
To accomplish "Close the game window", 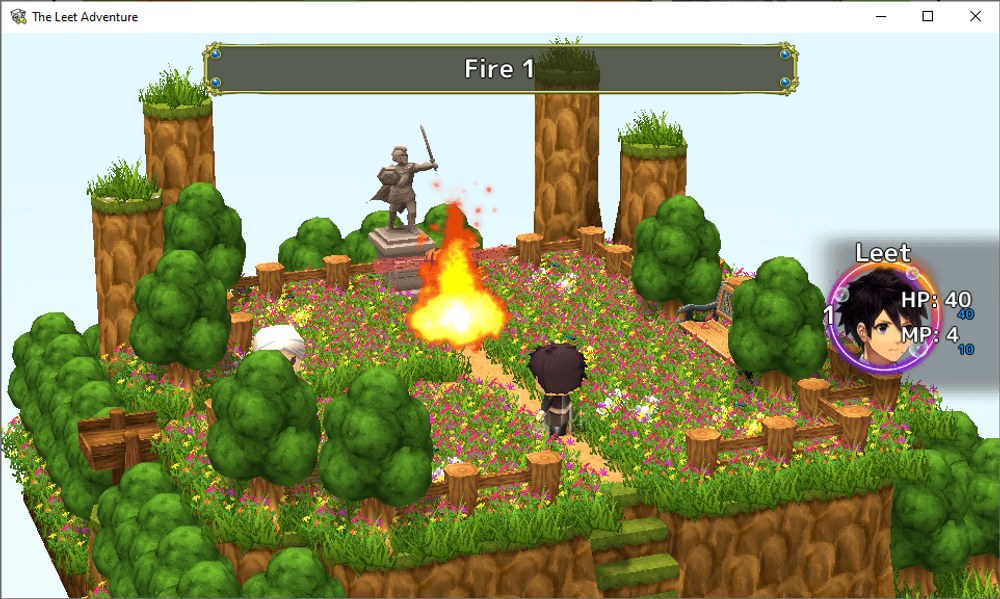I will pyautogui.click(x=975, y=16).
